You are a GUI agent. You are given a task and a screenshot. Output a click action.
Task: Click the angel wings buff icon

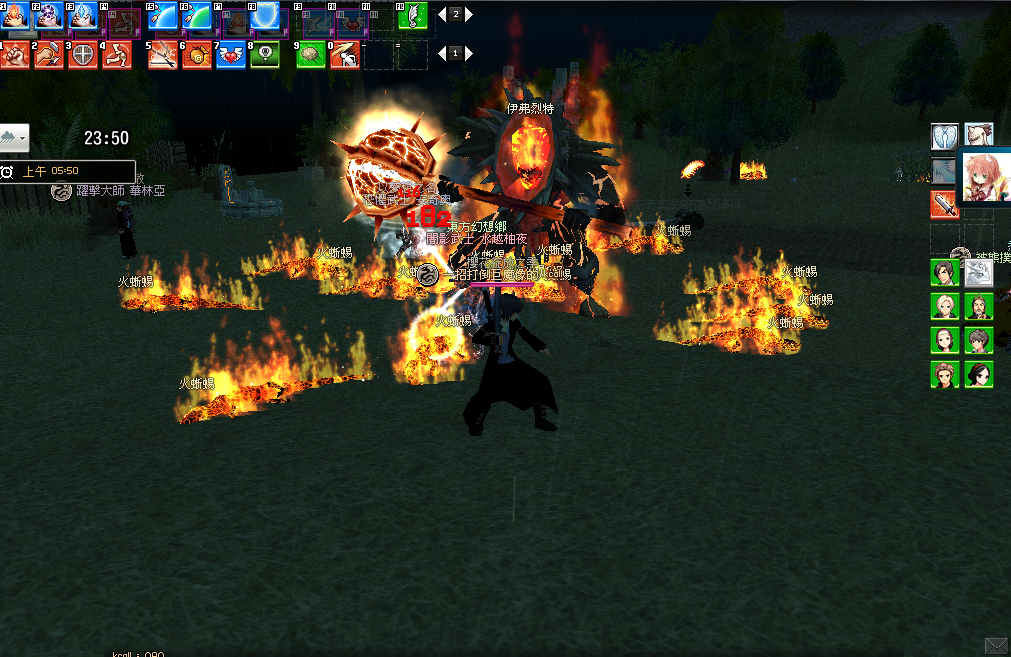pos(945,137)
